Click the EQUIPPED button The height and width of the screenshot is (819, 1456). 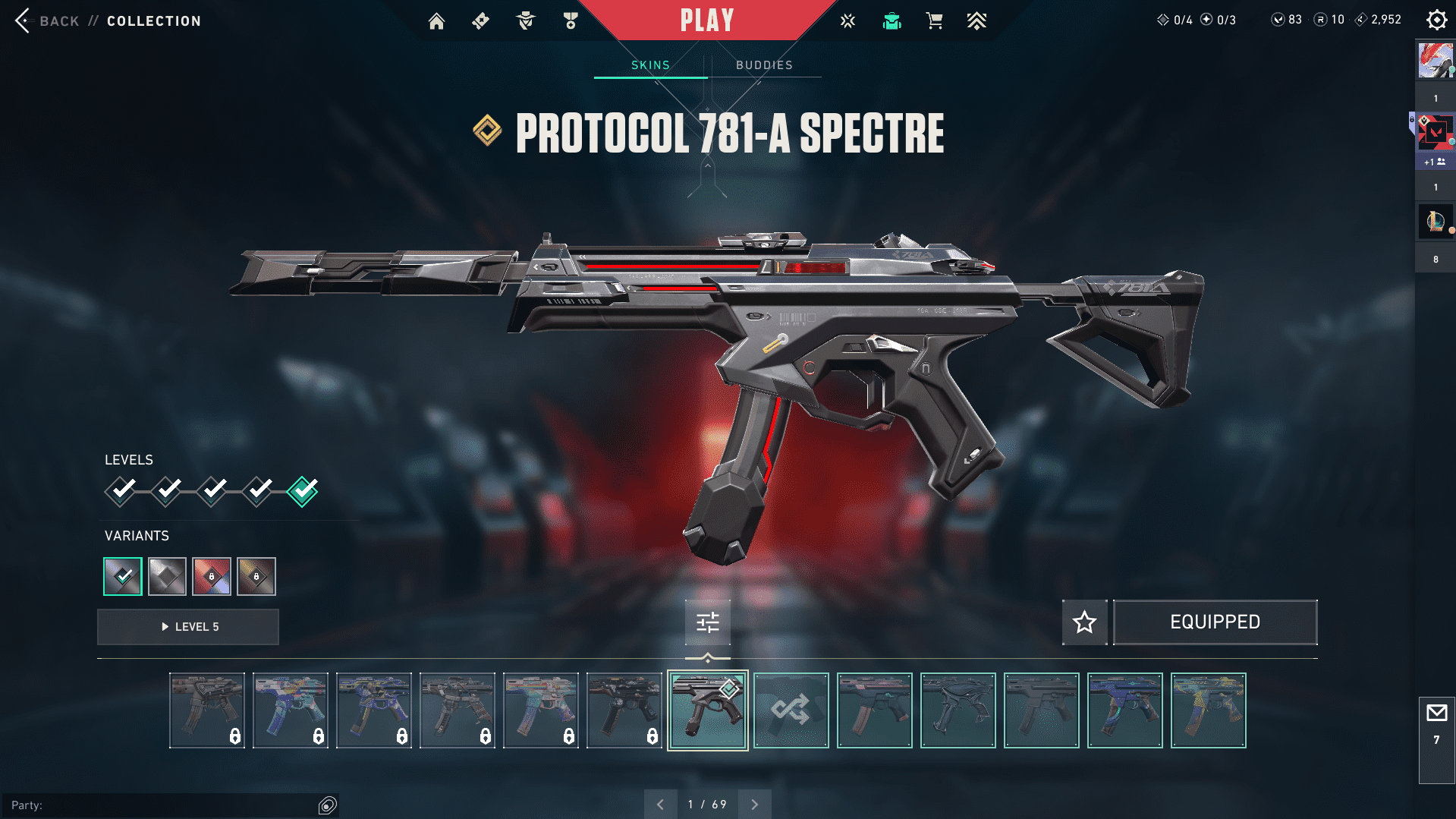(1215, 622)
